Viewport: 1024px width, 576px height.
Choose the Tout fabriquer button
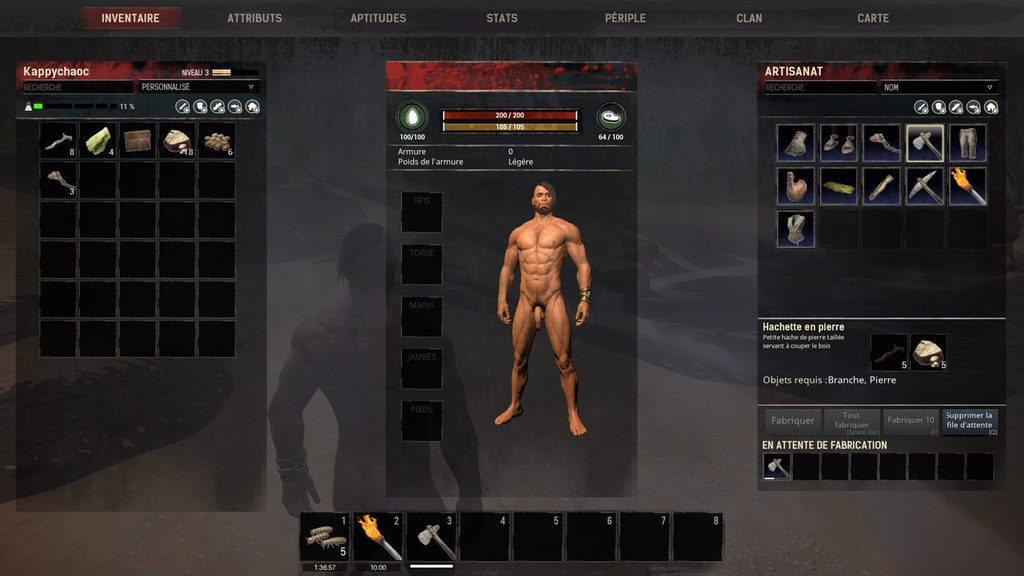[851, 421]
